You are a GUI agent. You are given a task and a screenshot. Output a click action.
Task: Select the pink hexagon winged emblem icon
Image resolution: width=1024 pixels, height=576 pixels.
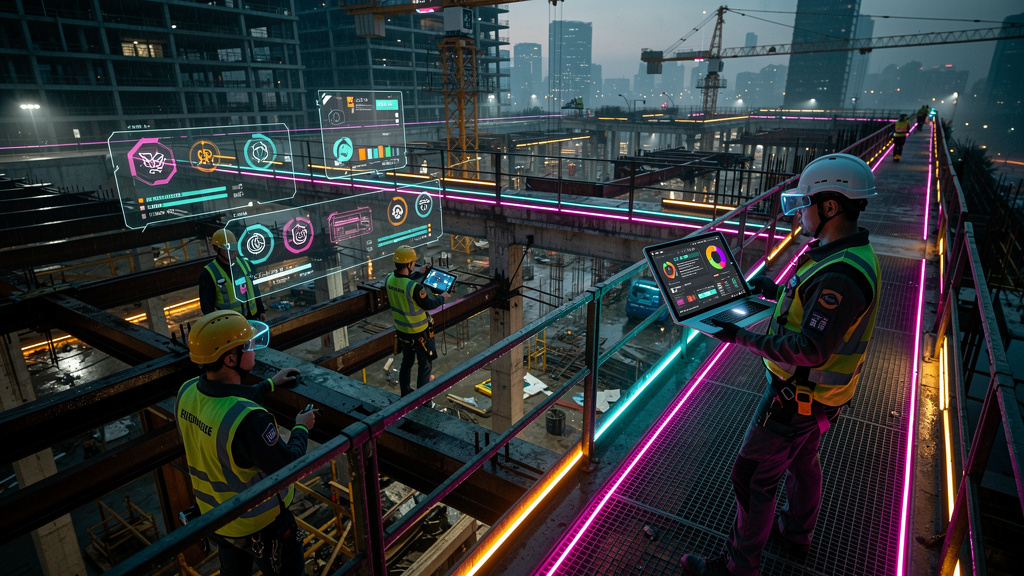(x=152, y=163)
